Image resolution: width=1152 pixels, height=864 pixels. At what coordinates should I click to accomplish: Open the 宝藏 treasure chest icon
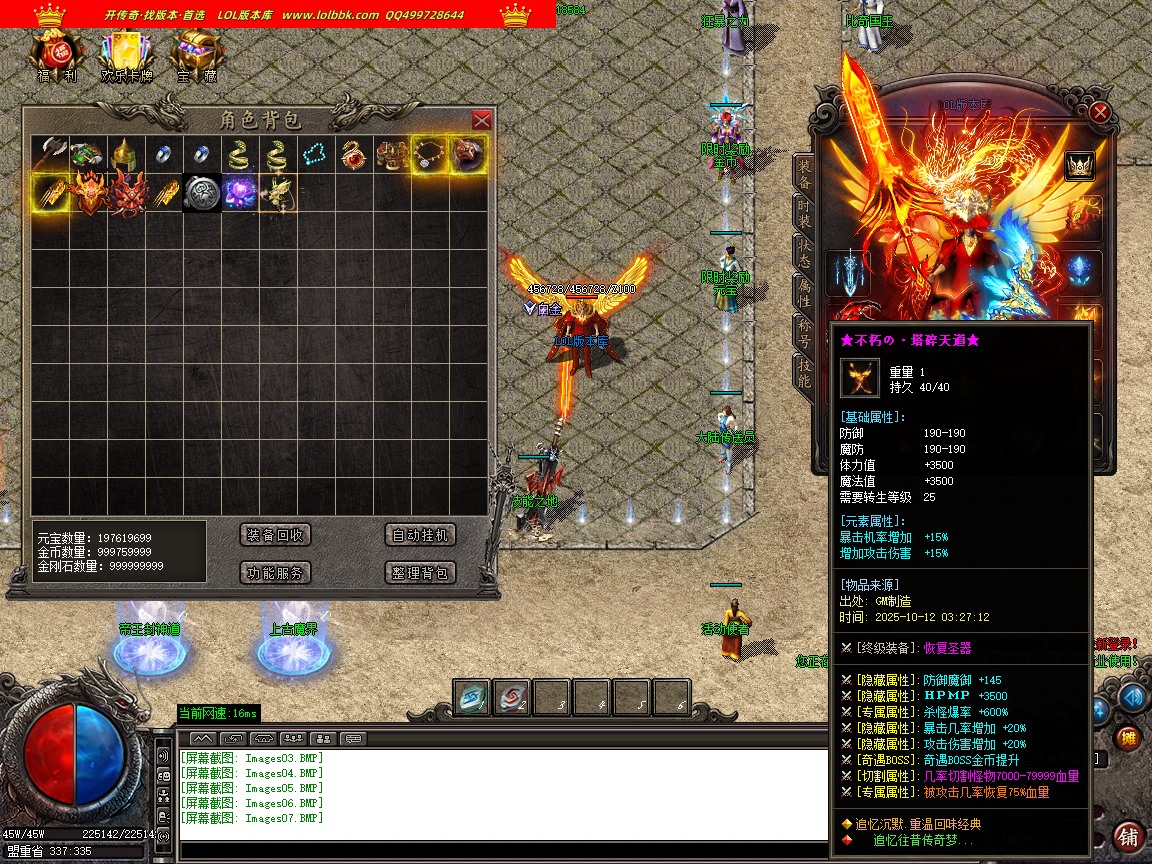click(197, 55)
